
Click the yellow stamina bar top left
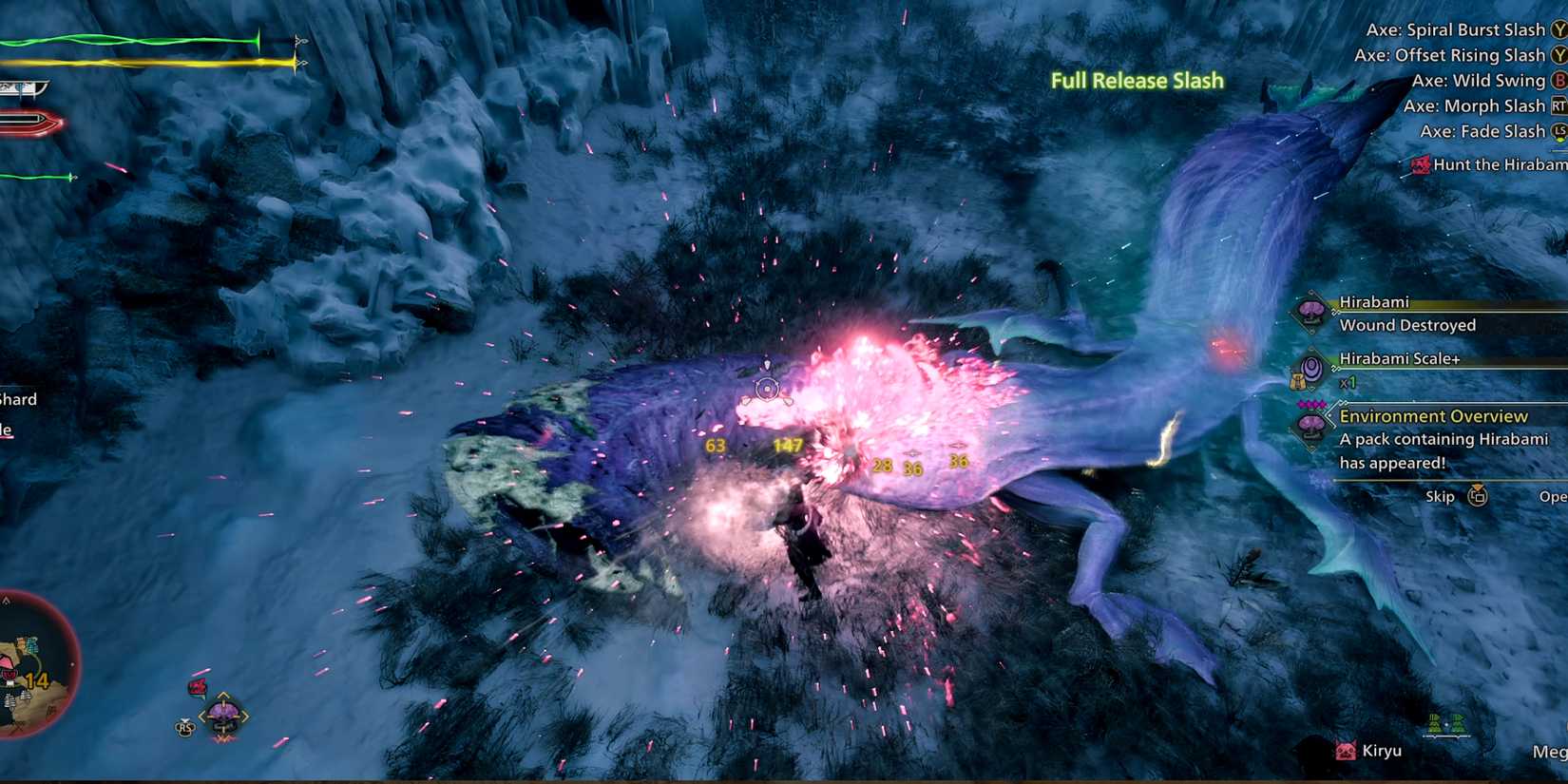[143, 64]
